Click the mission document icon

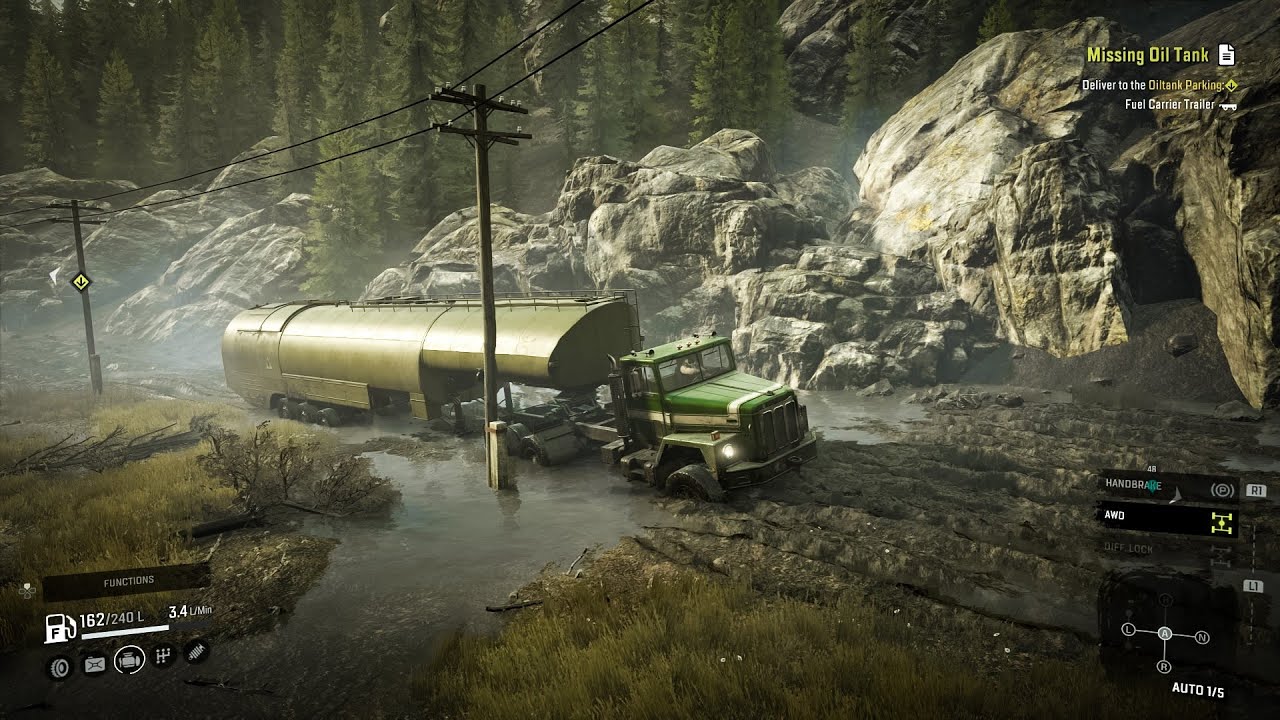pyautogui.click(x=1227, y=56)
